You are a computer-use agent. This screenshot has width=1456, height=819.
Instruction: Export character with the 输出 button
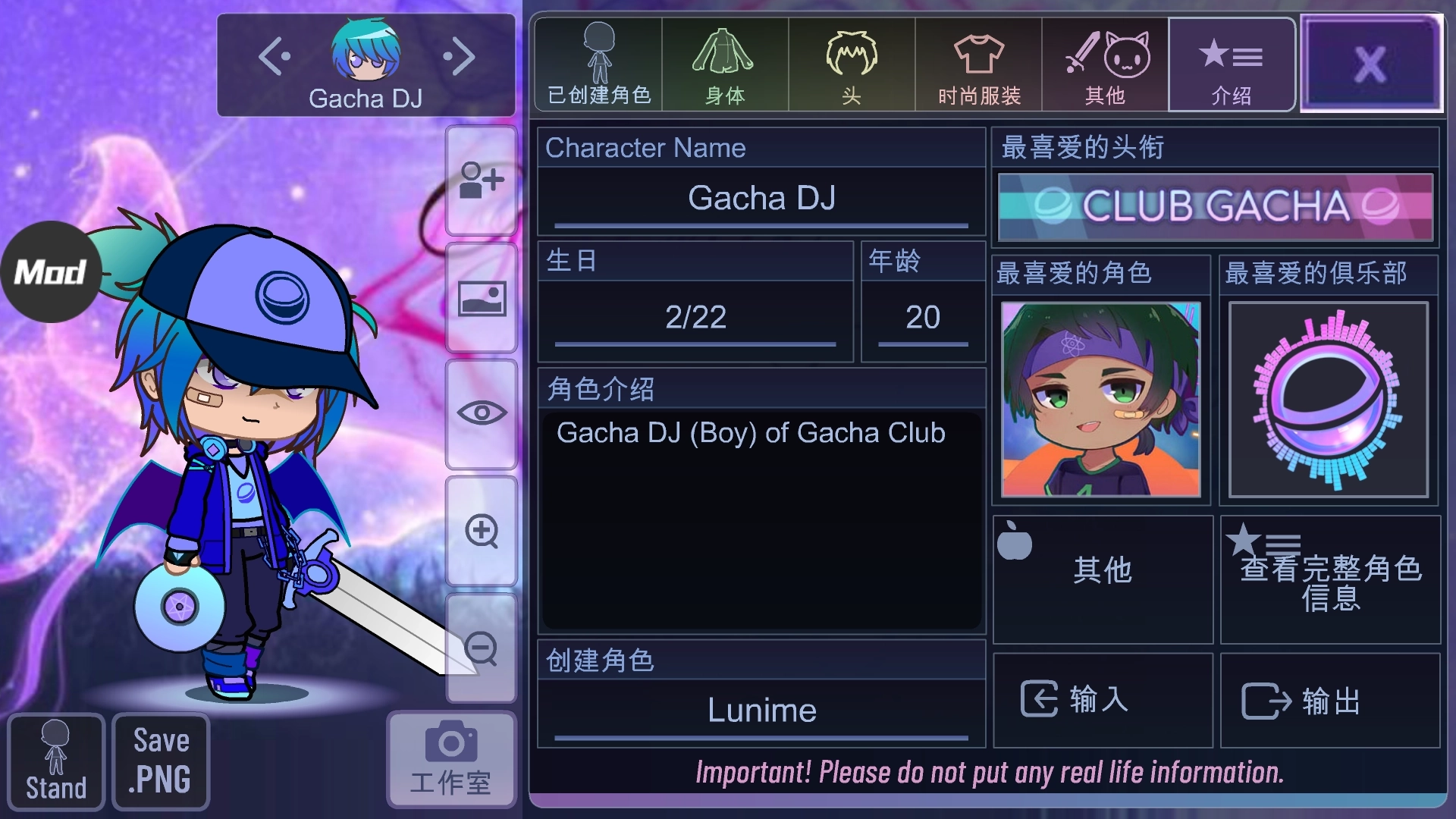click(1331, 700)
